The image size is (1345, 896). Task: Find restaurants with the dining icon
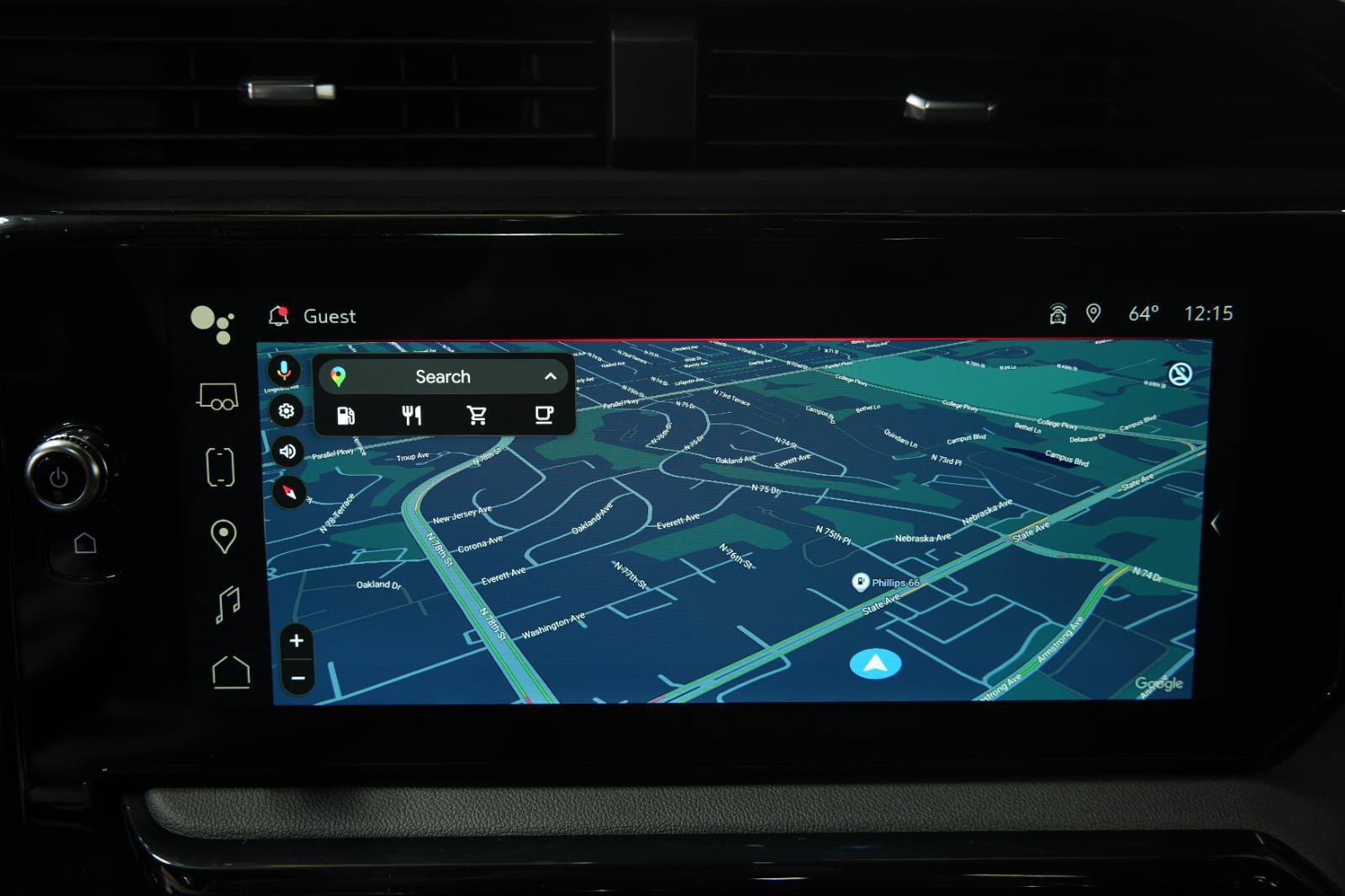pyautogui.click(x=411, y=414)
